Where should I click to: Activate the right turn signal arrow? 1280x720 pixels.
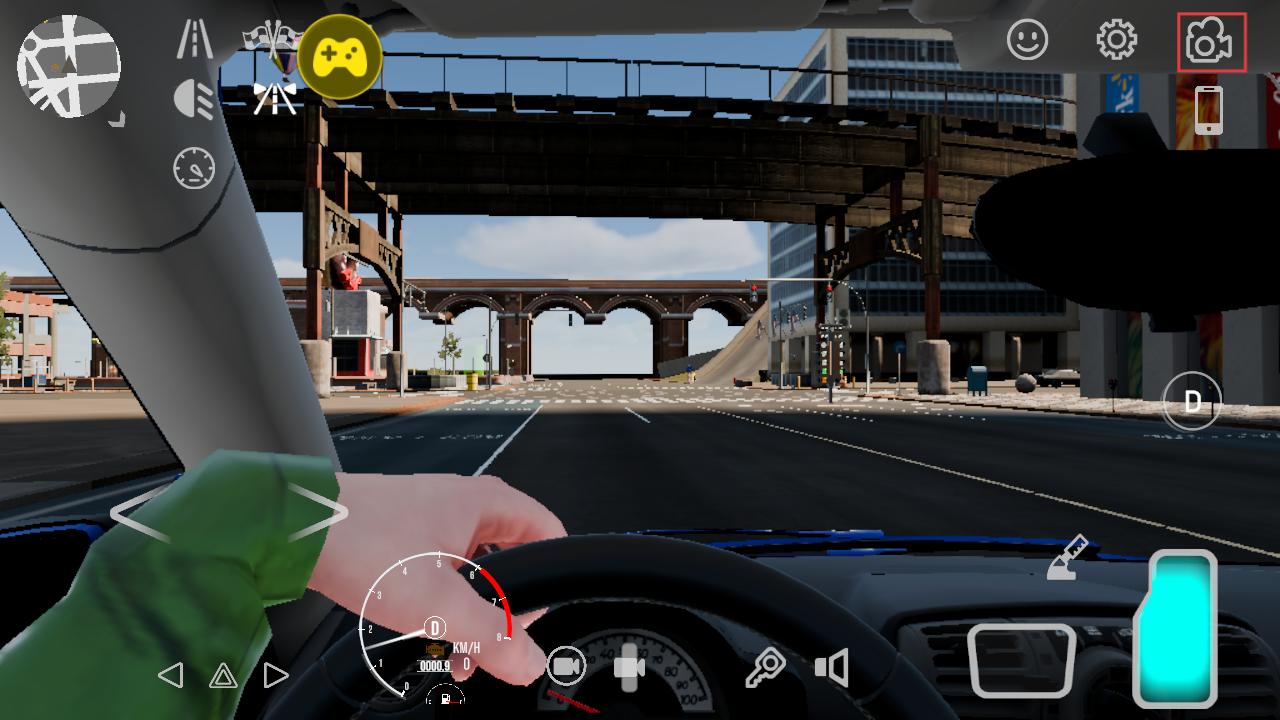pos(275,675)
